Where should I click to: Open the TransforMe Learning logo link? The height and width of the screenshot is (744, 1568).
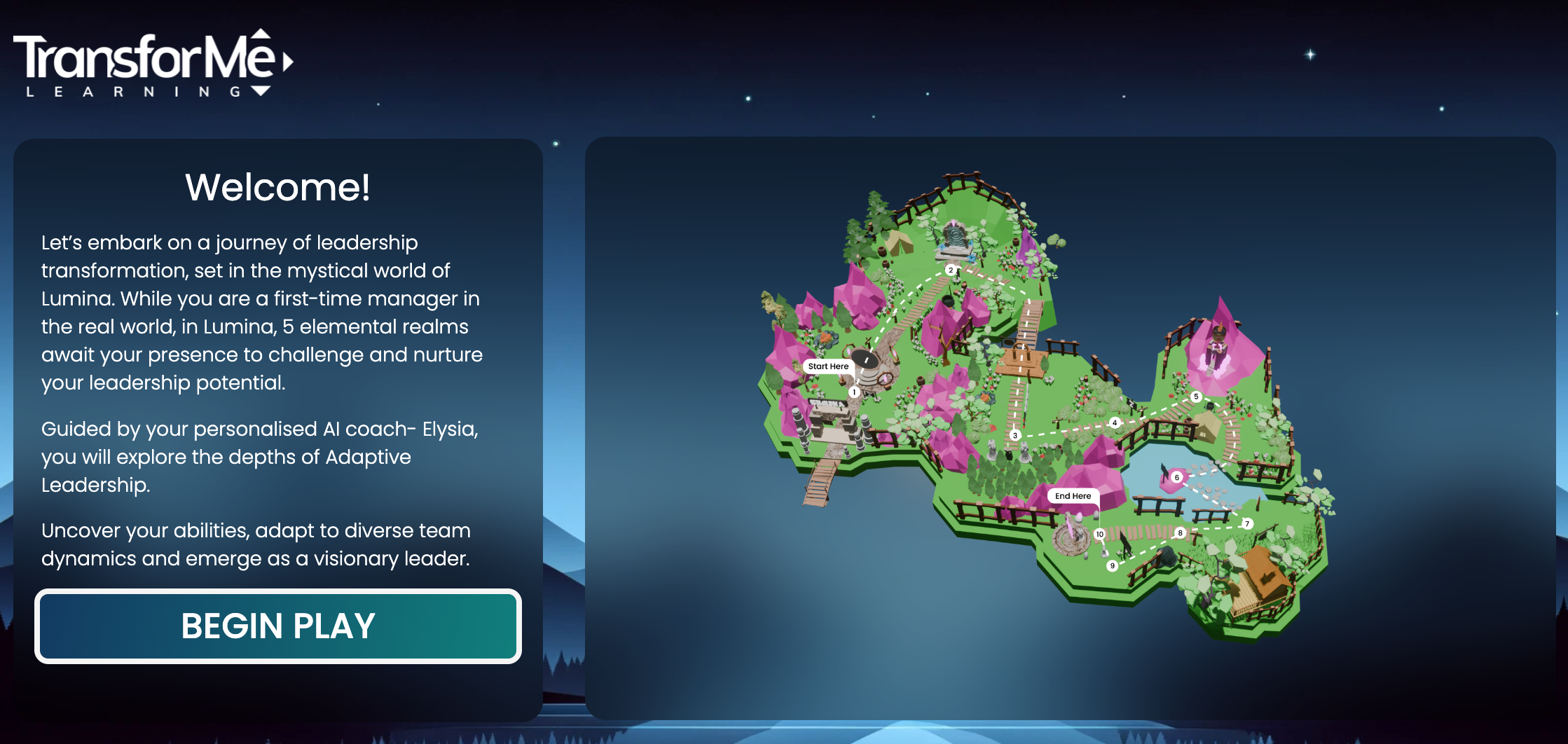153,64
